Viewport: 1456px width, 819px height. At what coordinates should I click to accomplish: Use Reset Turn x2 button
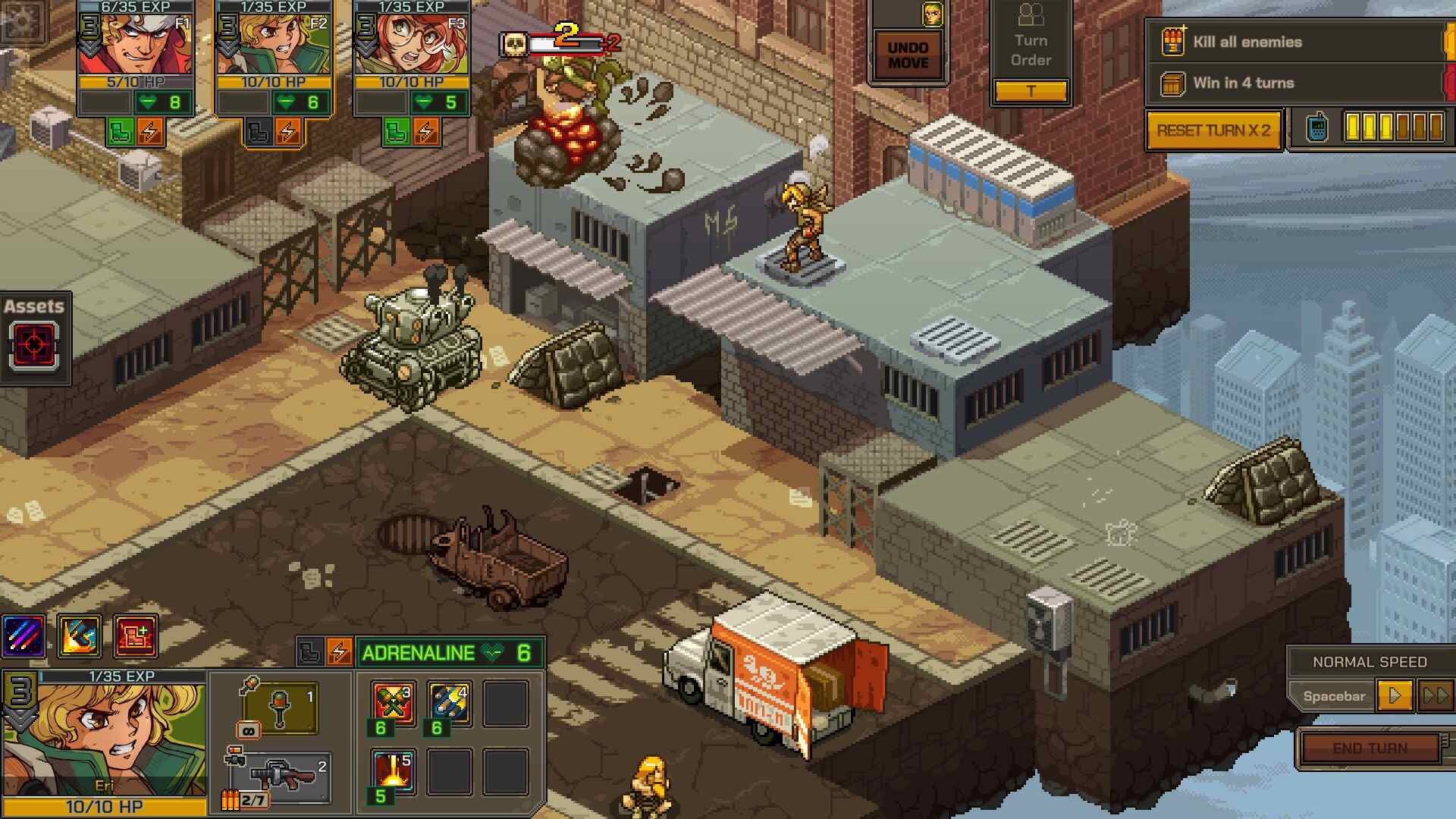click(1213, 130)
